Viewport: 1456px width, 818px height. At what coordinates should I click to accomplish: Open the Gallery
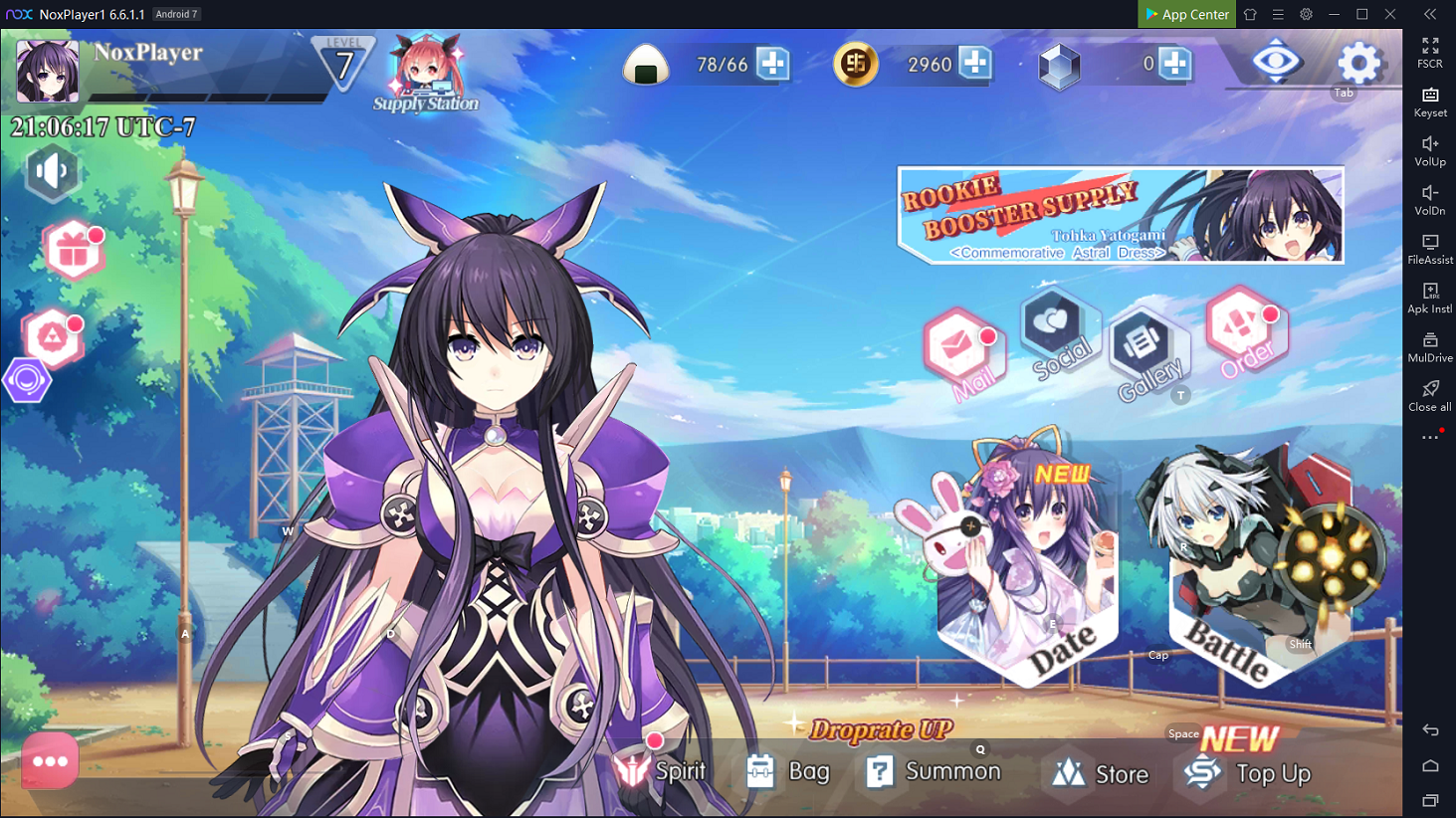pyautogui.click(x=1144, y=350)
